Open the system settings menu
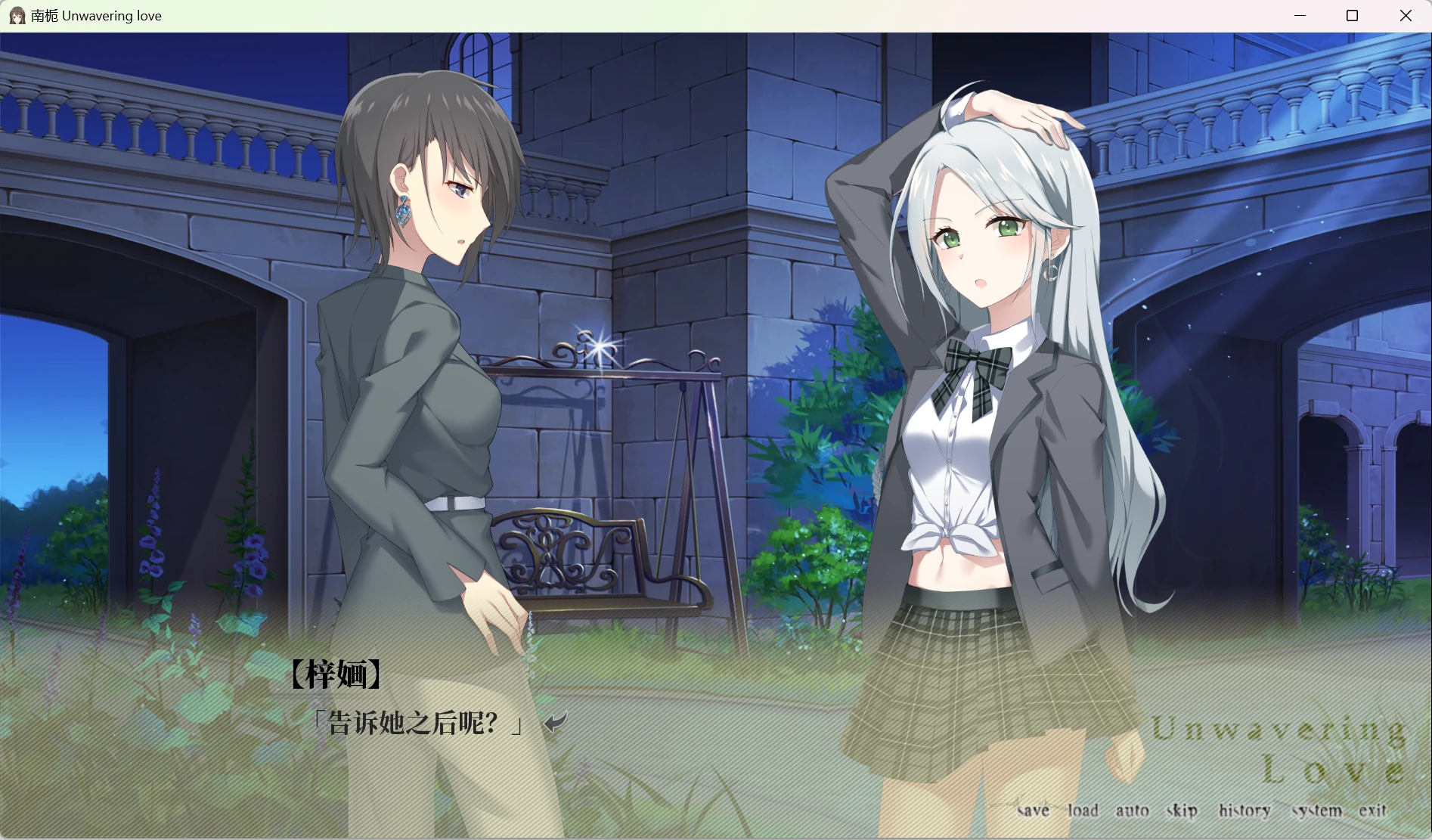This screenshot has width=1432, height=840. click(1316, 811)
